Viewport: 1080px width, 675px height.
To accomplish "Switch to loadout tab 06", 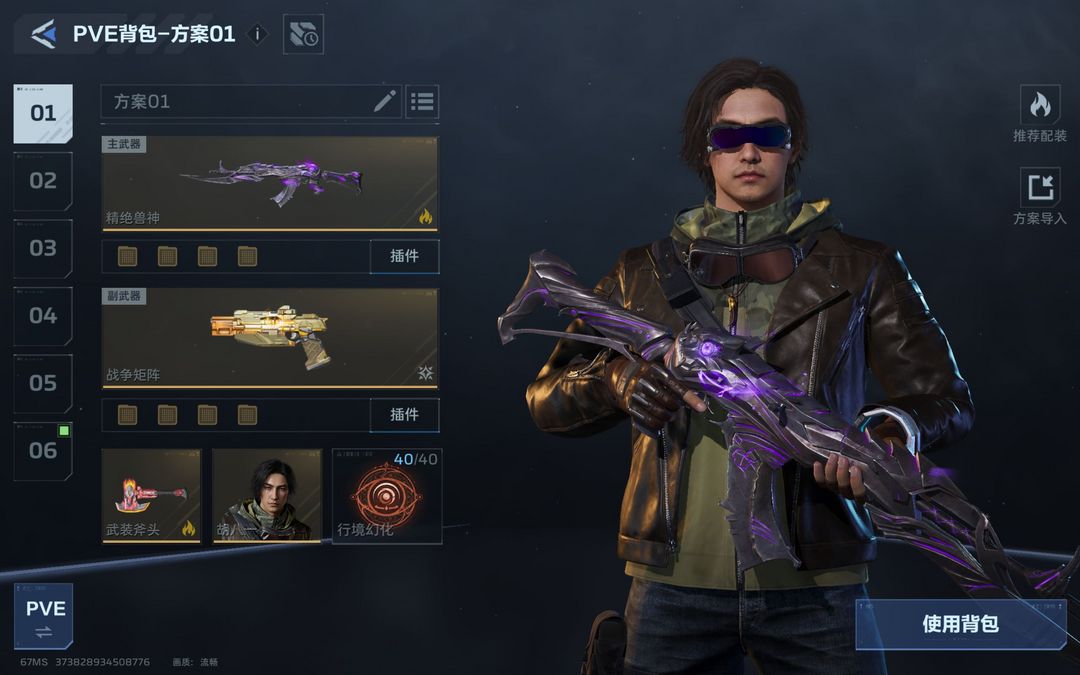I will coord(43,451).
